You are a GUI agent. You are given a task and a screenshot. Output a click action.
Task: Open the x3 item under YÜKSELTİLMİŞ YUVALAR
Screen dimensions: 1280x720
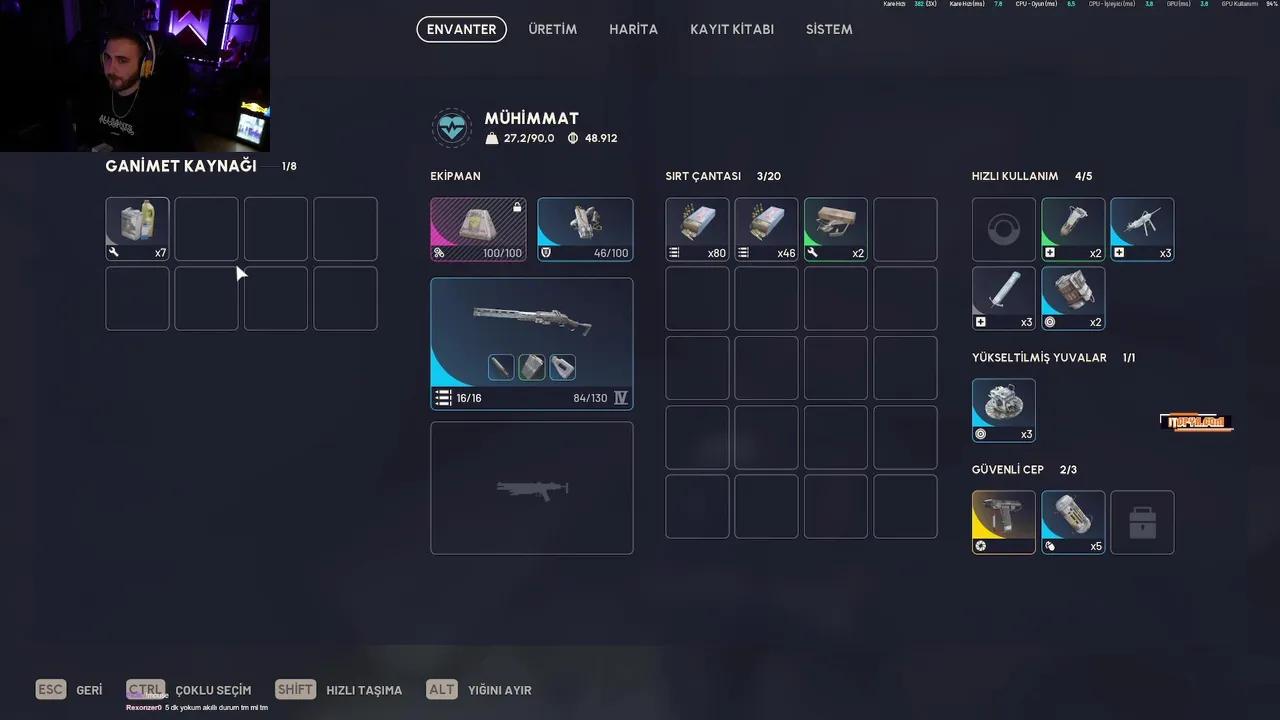tap(1003, 408)
